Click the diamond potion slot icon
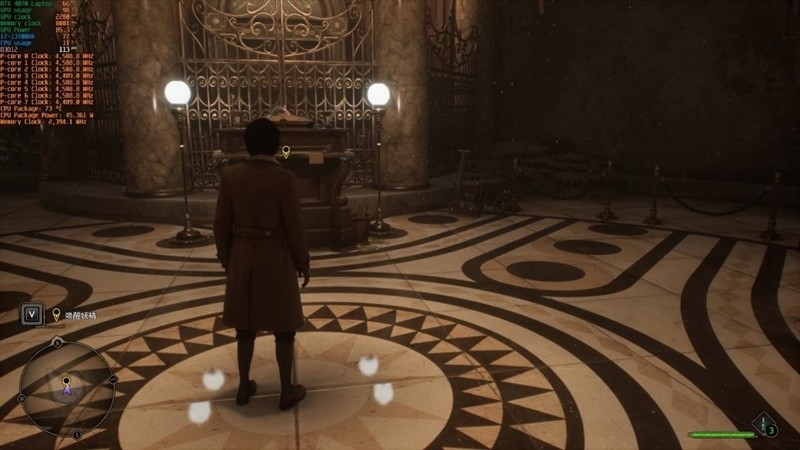 pyautogui.click(x=766, y=424)
